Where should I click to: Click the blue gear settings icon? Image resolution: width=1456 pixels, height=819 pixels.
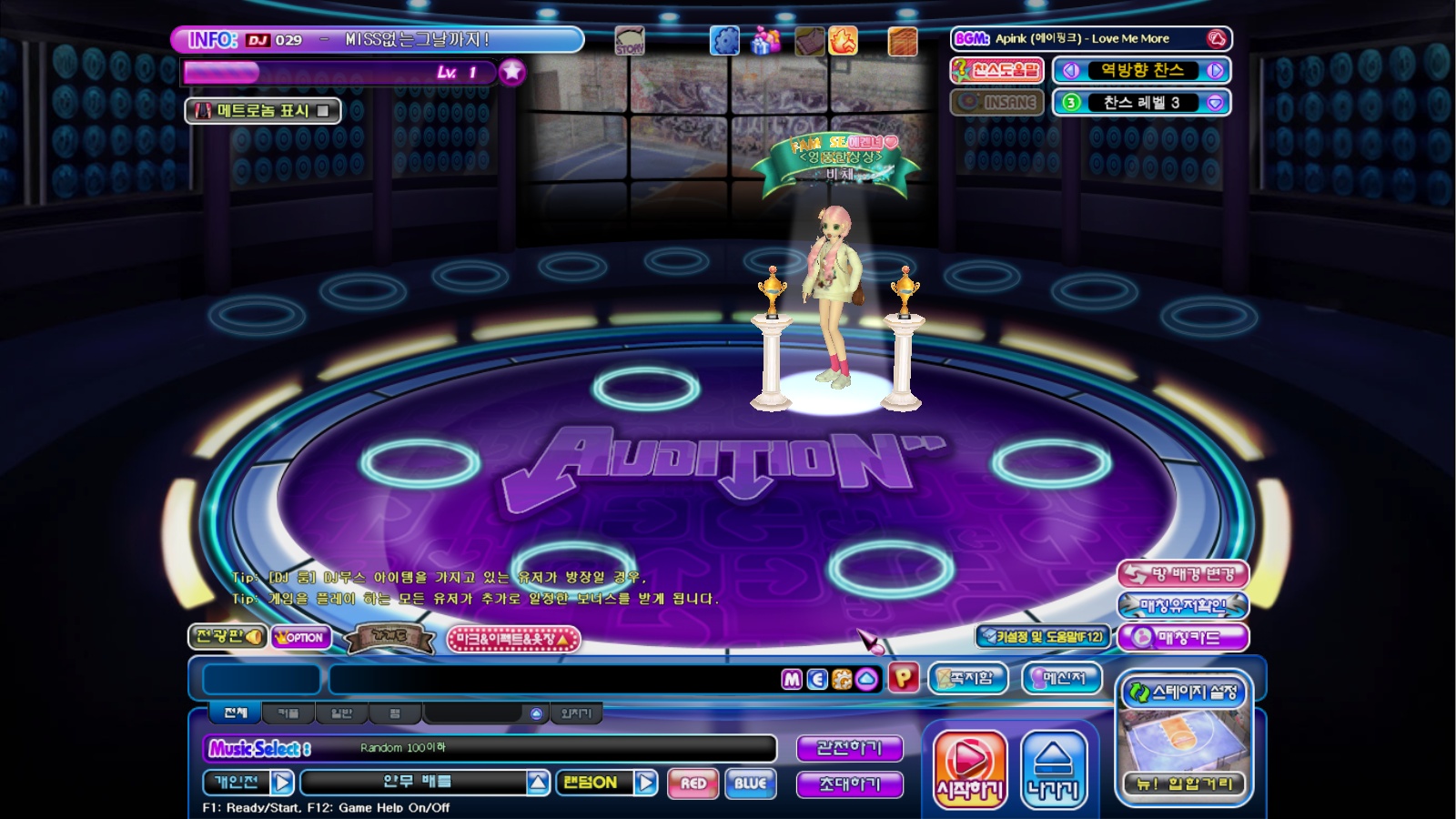(724, 41)
